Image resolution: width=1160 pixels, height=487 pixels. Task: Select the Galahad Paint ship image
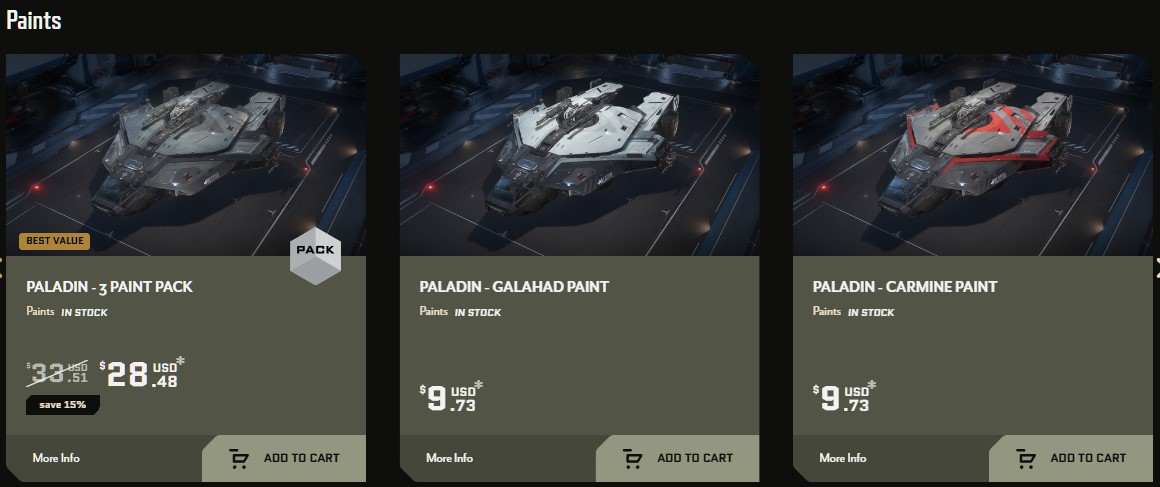pos(579,155)
